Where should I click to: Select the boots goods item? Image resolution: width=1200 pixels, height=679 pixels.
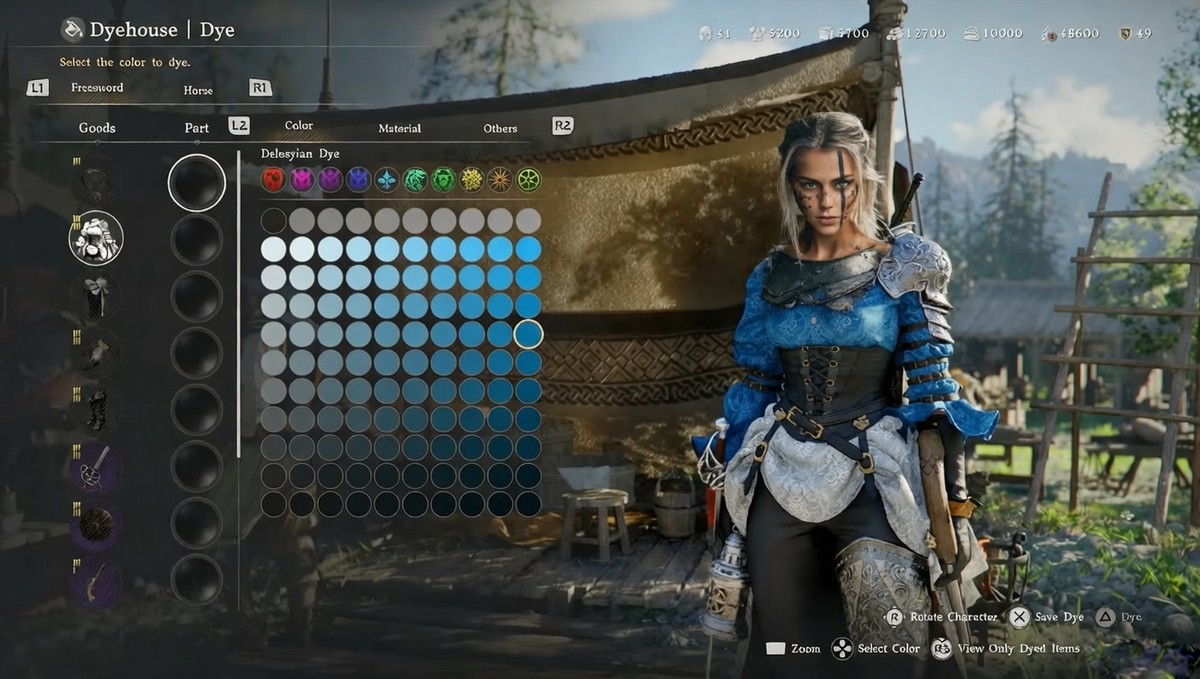(x=96, y=410)
